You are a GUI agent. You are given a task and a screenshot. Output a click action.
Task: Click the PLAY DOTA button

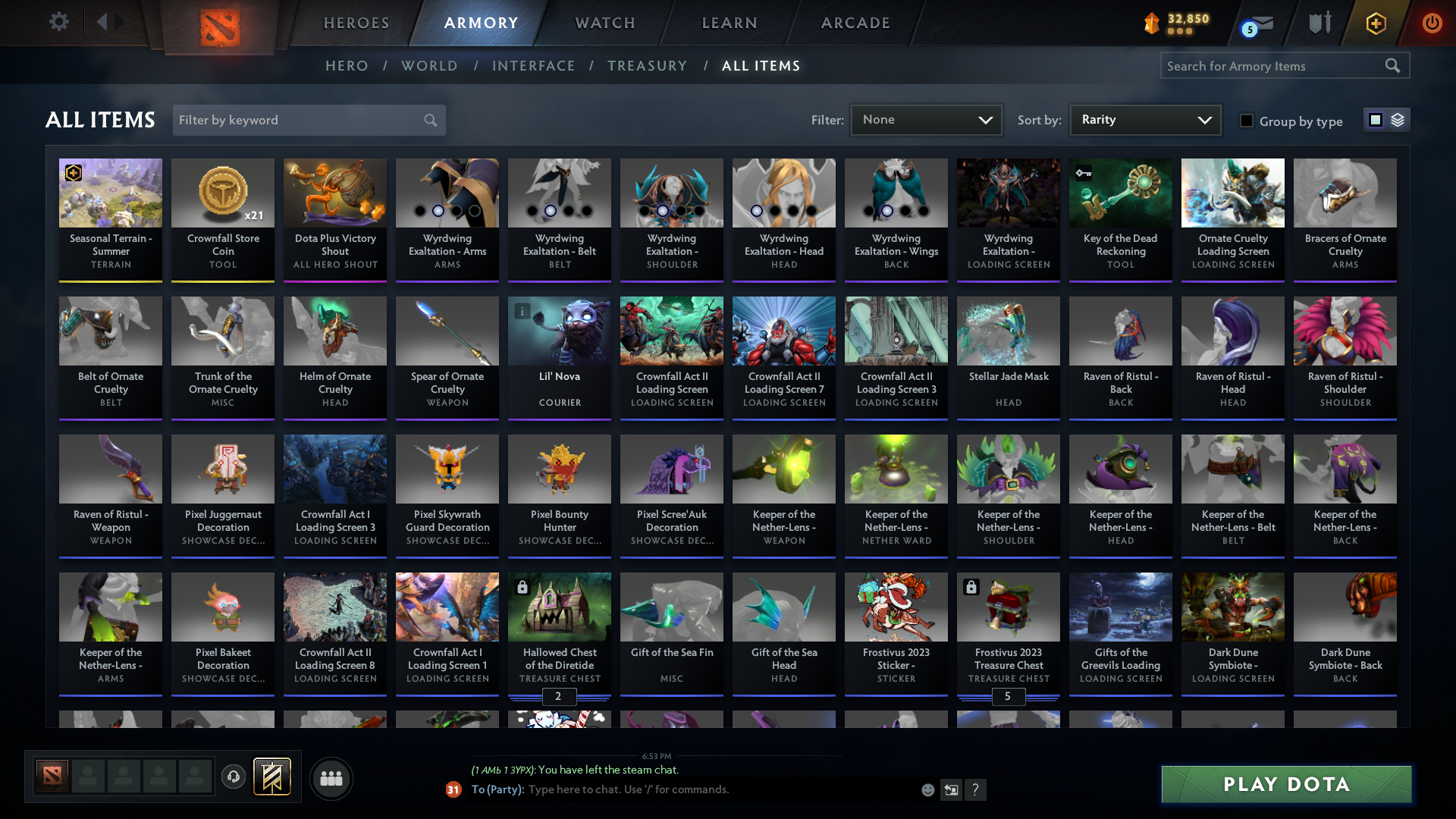click(1285, 785)
